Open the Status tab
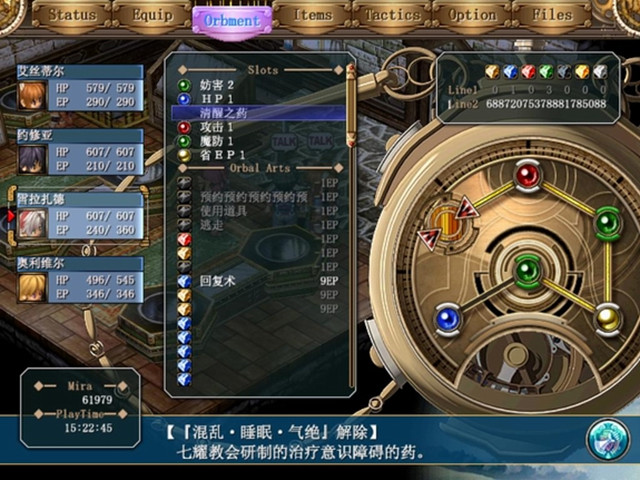 pos(72,16)
